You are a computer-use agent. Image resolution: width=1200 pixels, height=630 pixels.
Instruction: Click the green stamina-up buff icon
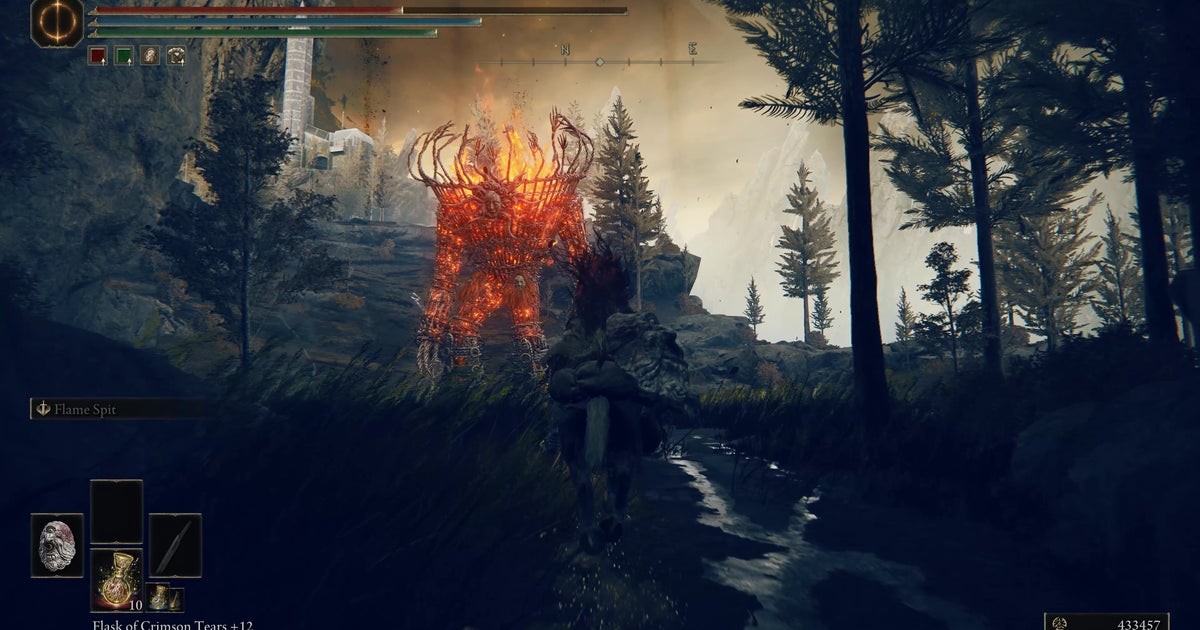click(x=124, y=56)
